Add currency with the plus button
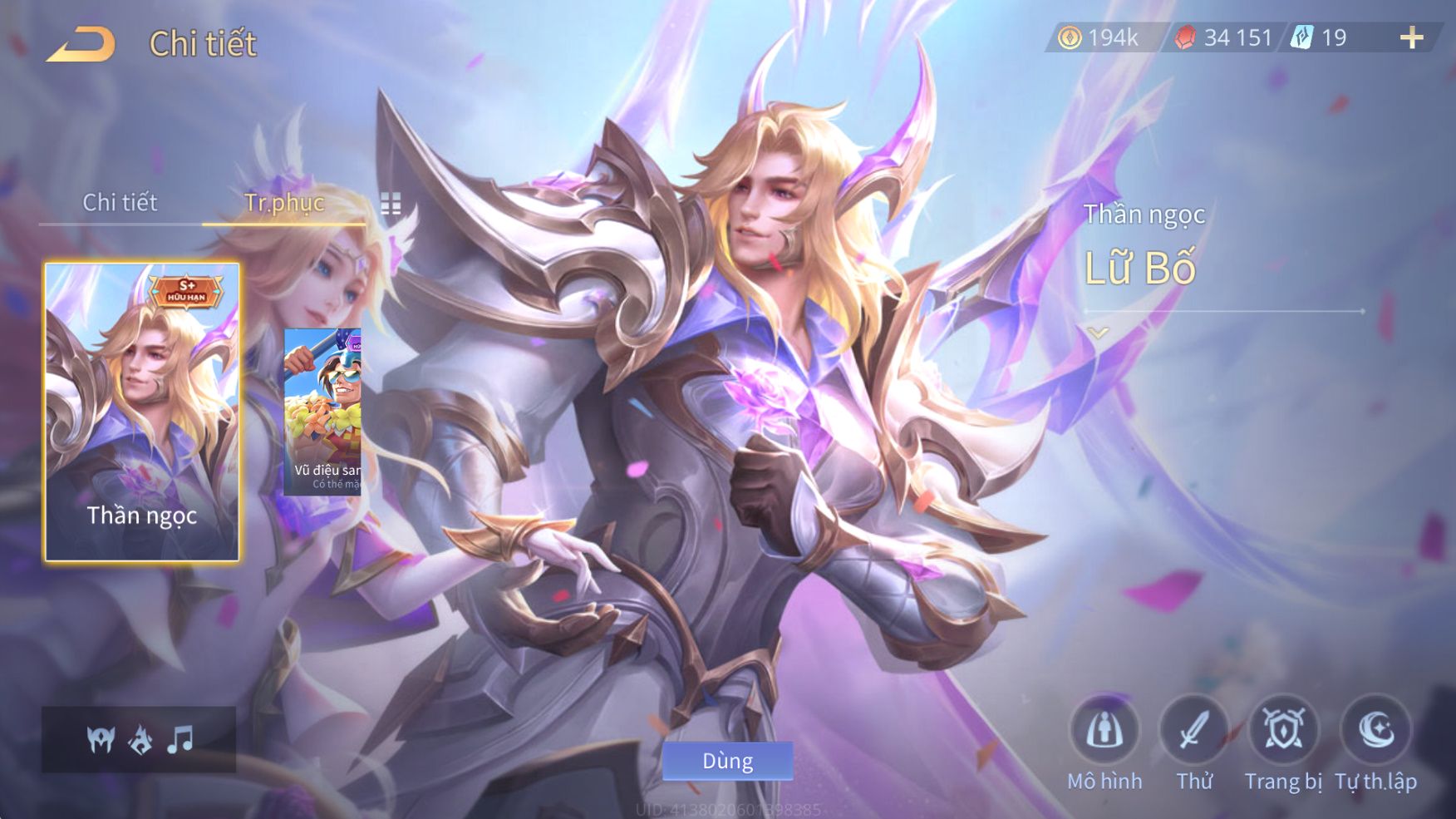Screen dimensions: 1456x819 (1411, 37)
